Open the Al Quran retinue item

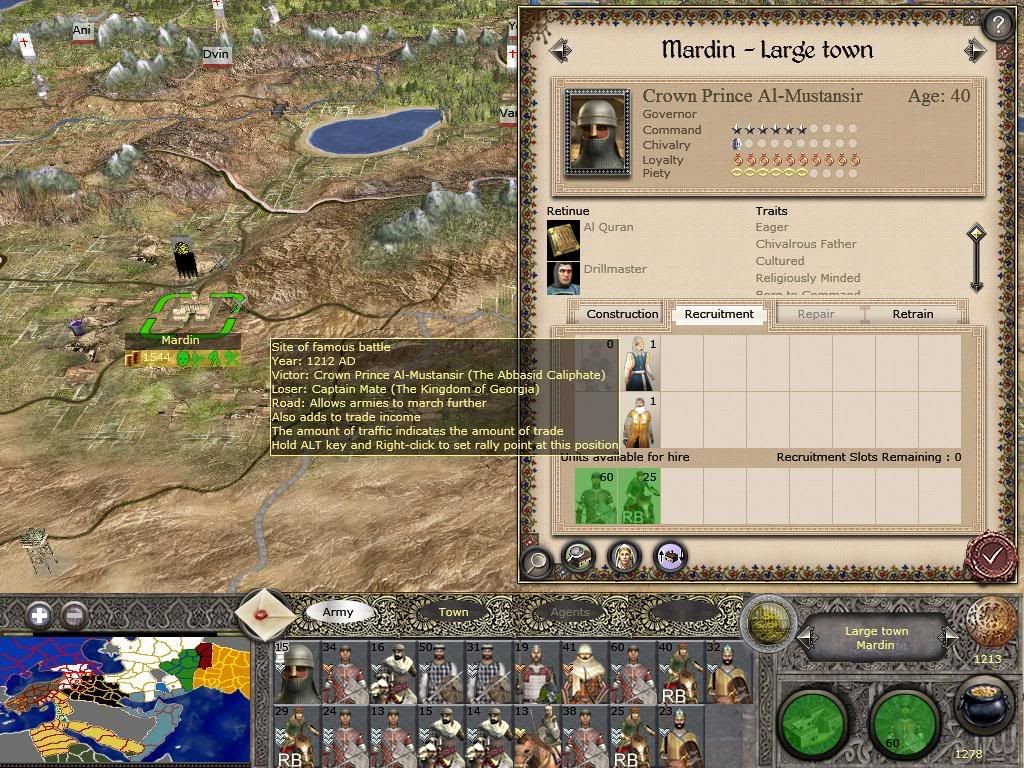pos(563,238)
